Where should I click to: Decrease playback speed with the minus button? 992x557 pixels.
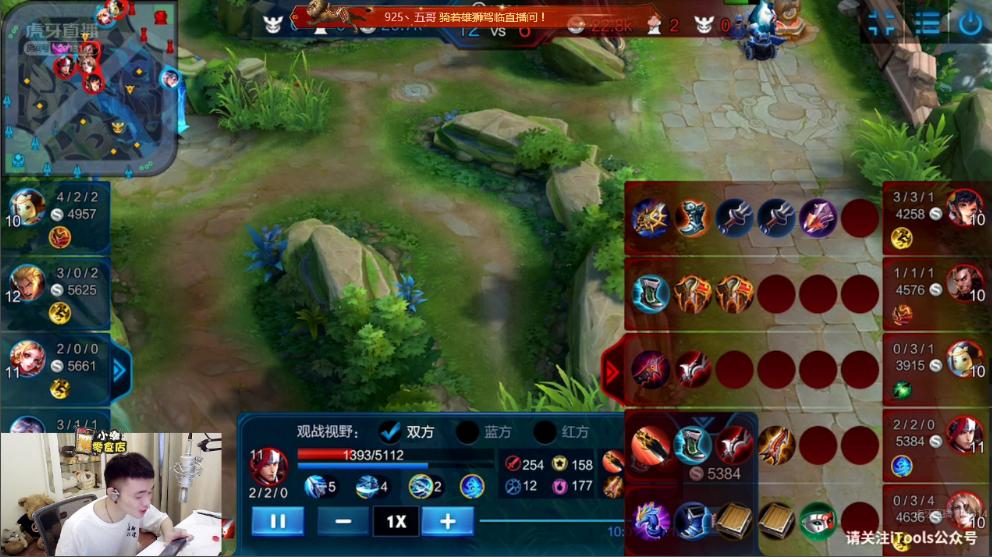tap(343, 521)
